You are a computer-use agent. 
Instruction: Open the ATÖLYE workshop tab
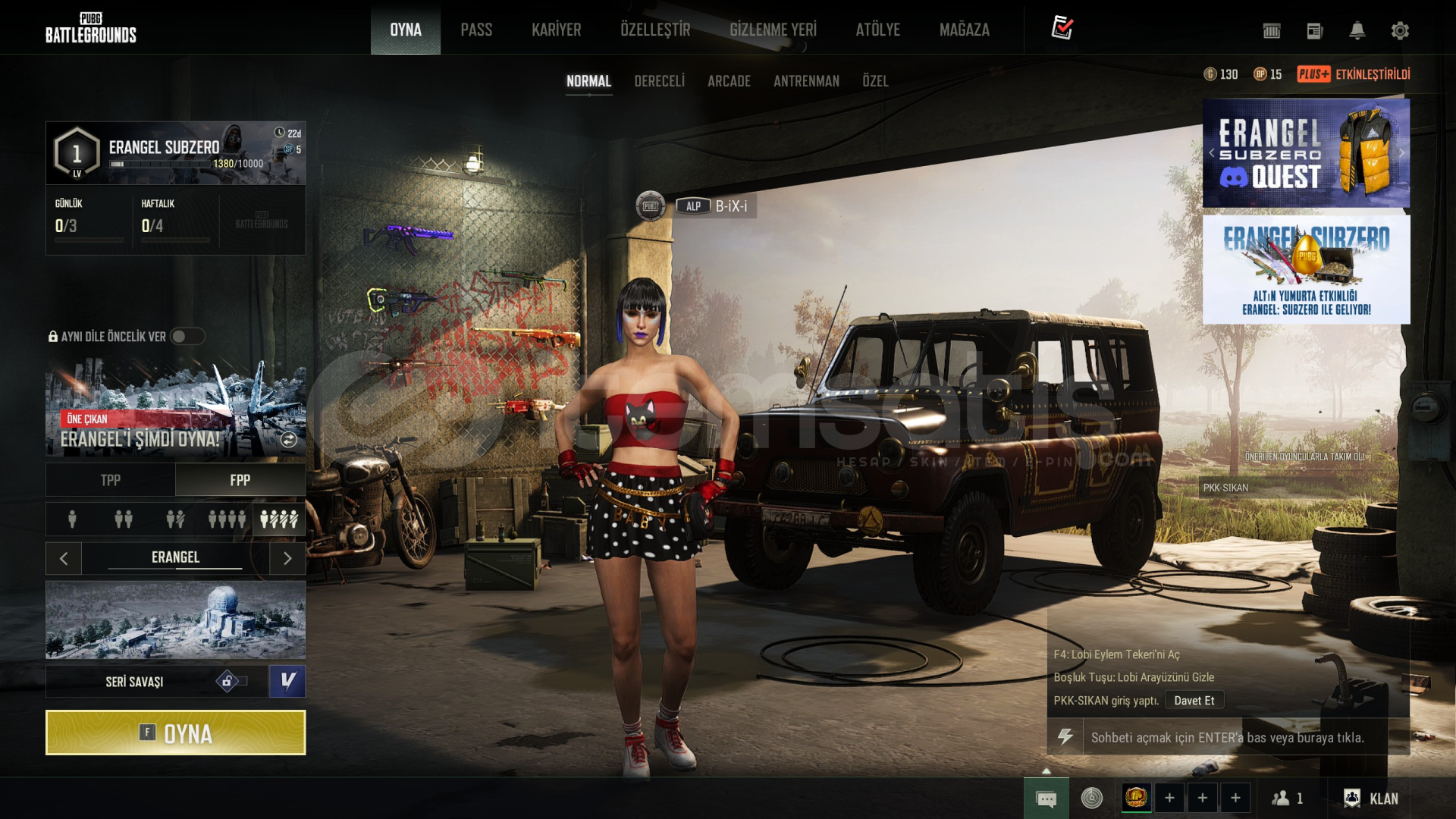tap(877, 30)
